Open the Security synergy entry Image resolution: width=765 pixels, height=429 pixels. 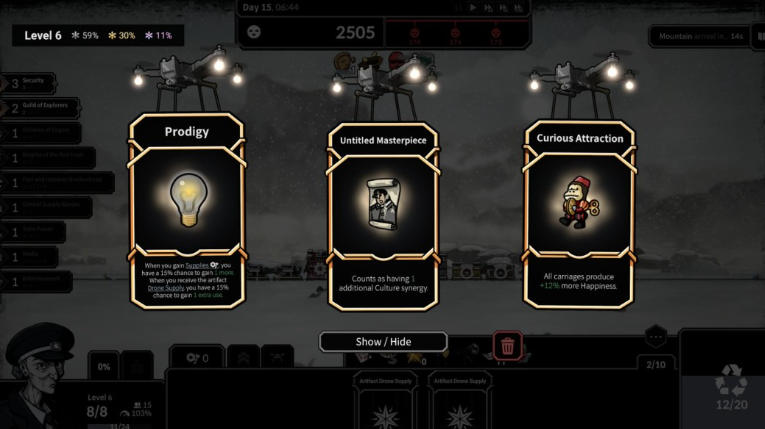30,83
